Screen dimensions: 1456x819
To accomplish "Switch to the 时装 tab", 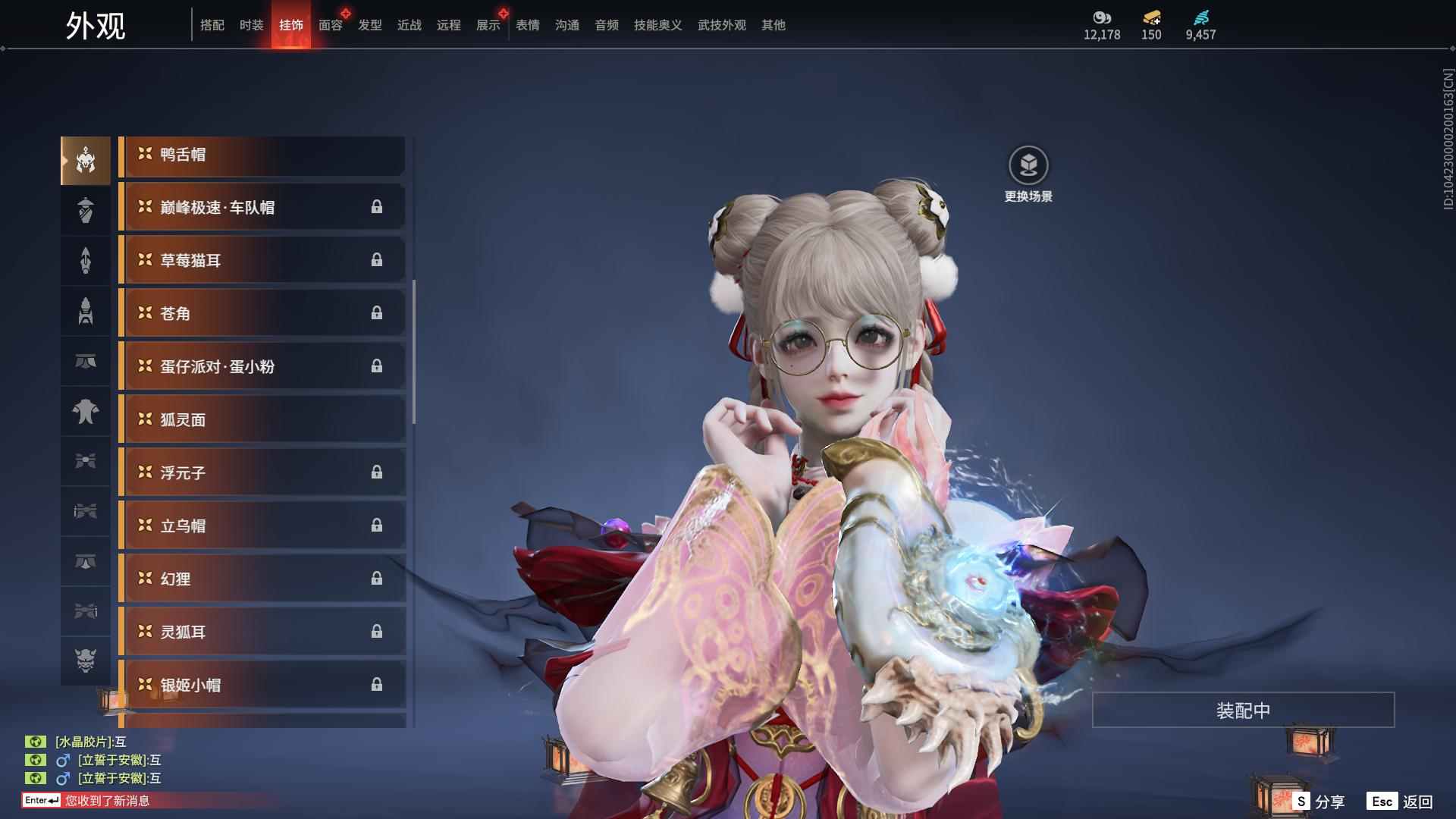I will [251, 25].
